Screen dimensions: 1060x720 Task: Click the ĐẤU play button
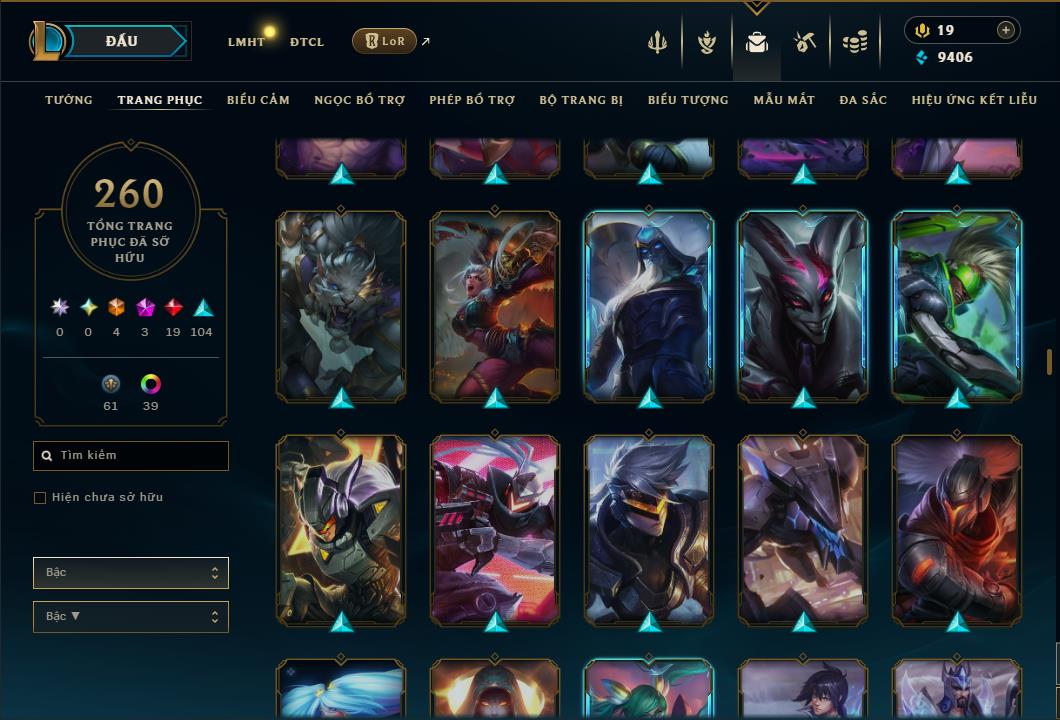(x=121, y=41)
